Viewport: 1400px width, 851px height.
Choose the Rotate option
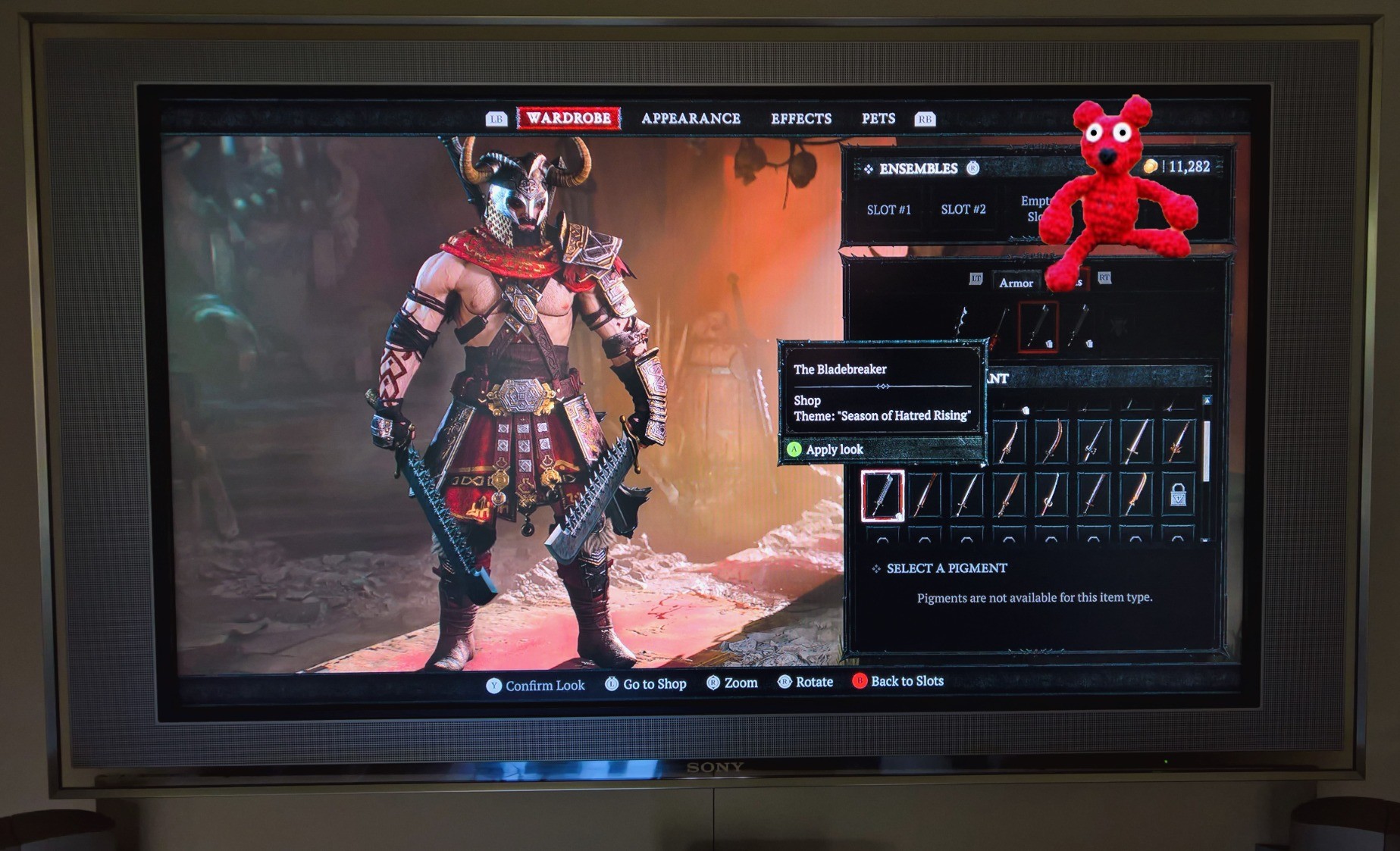(806, 682)
